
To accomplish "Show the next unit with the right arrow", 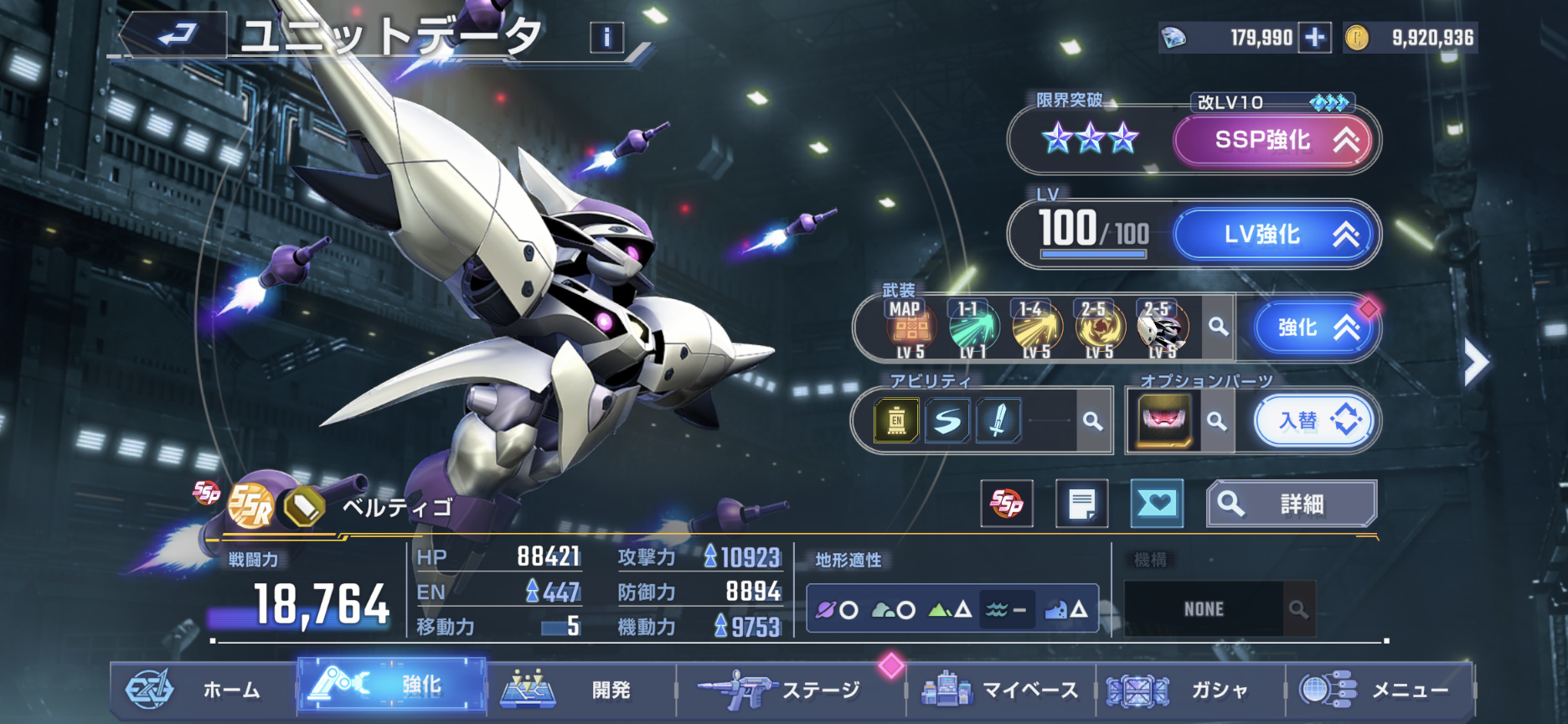I will coord(1475,363).
